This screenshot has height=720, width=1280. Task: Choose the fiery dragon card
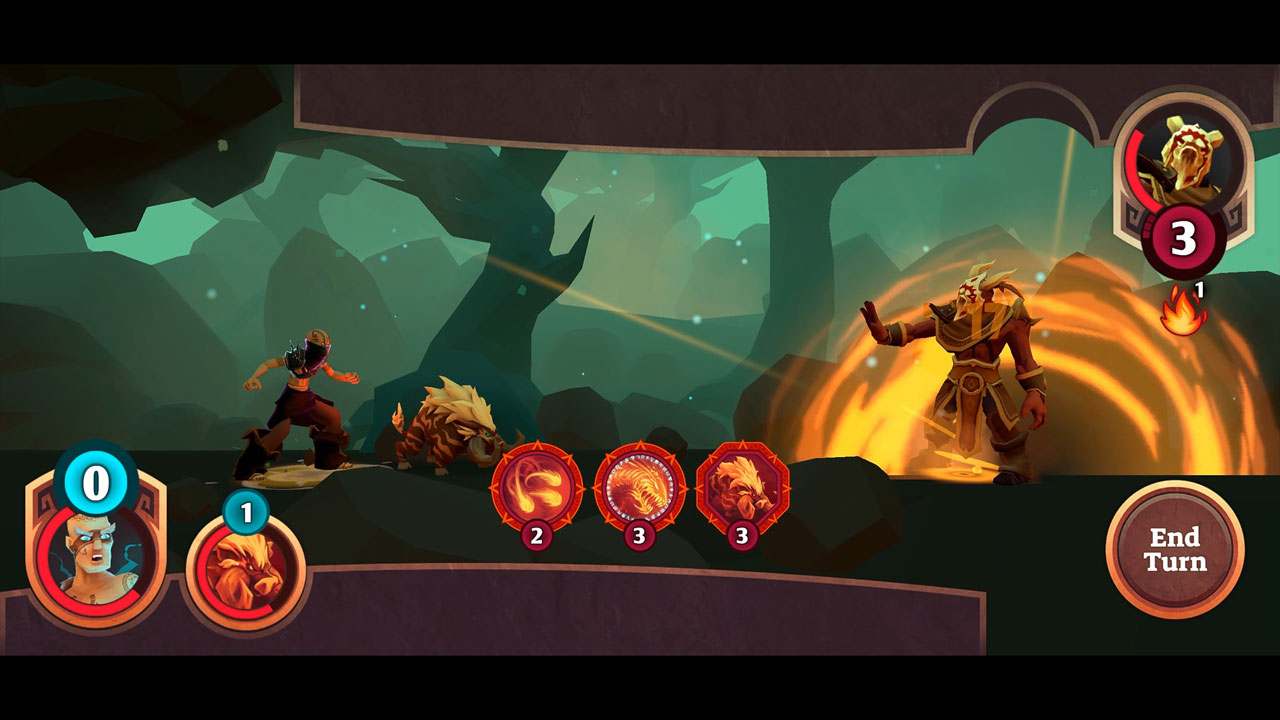[x=639, y=488]
